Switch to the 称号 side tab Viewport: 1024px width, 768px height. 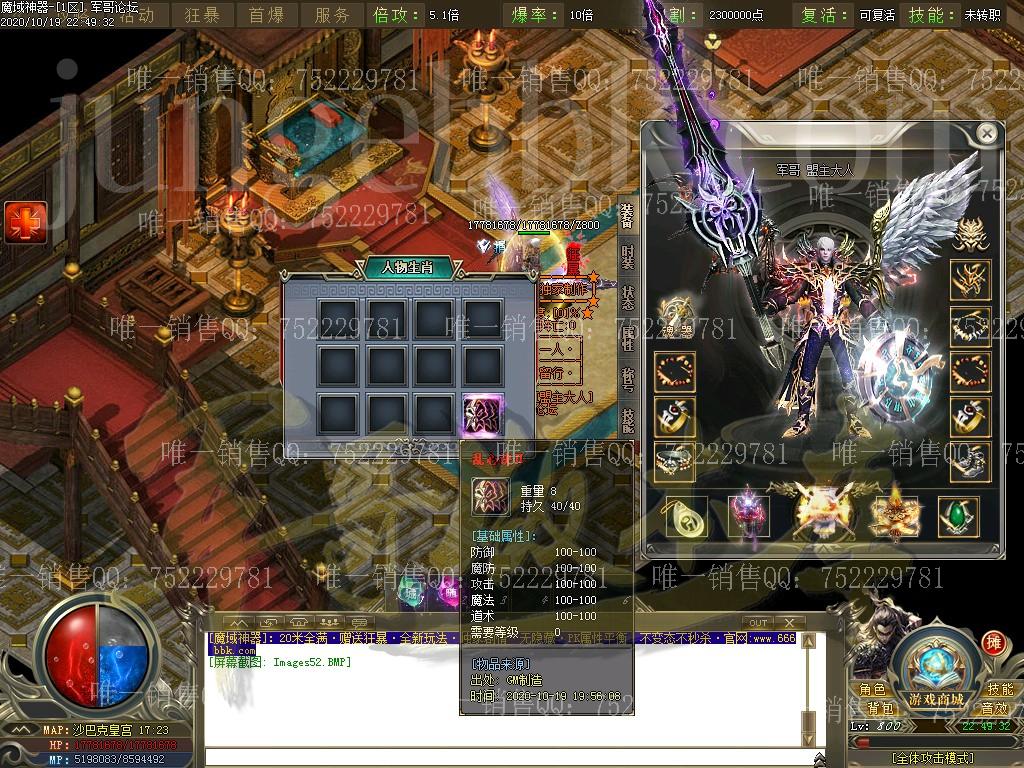coord(627,378)
